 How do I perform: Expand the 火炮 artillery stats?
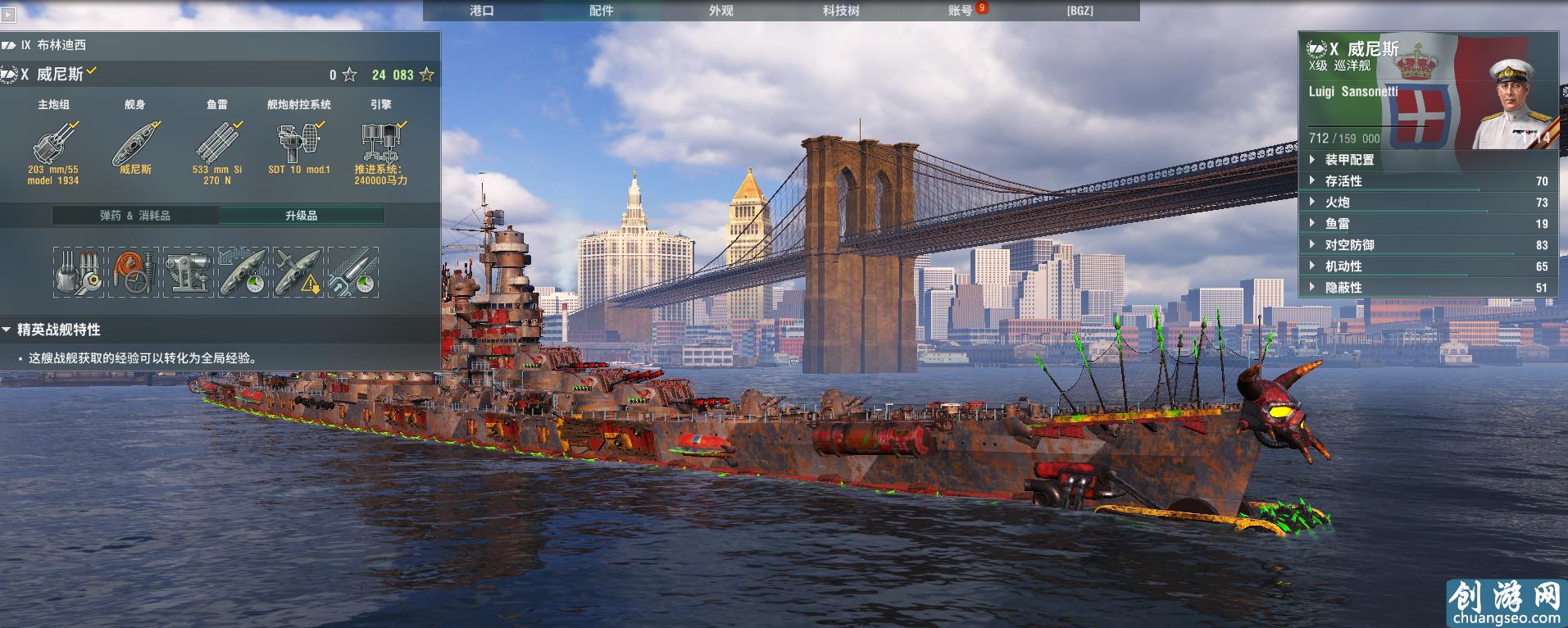point(1338,203)
